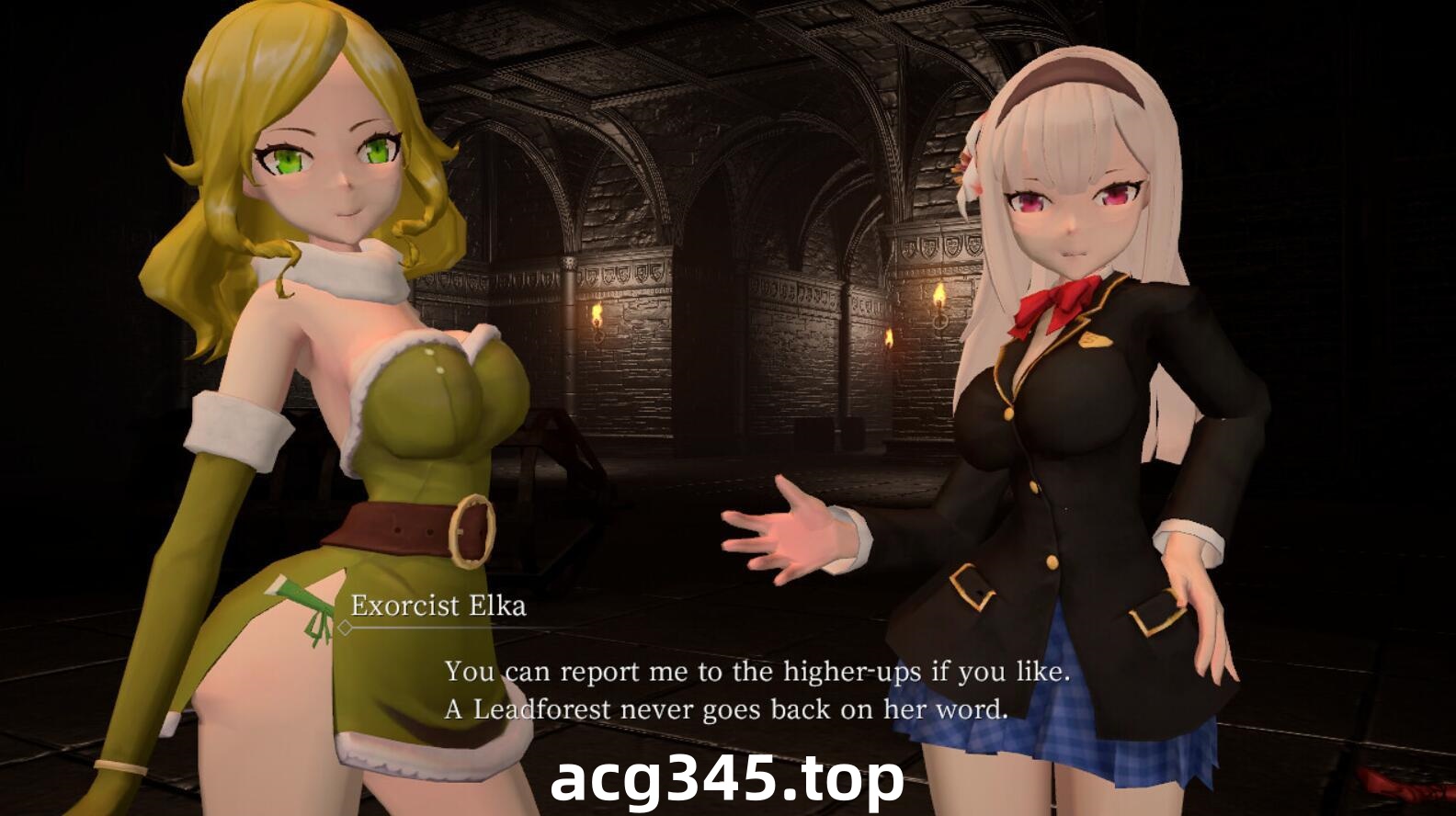
Task: Click the acg345.top watermark link
Action: coord(726,783)
